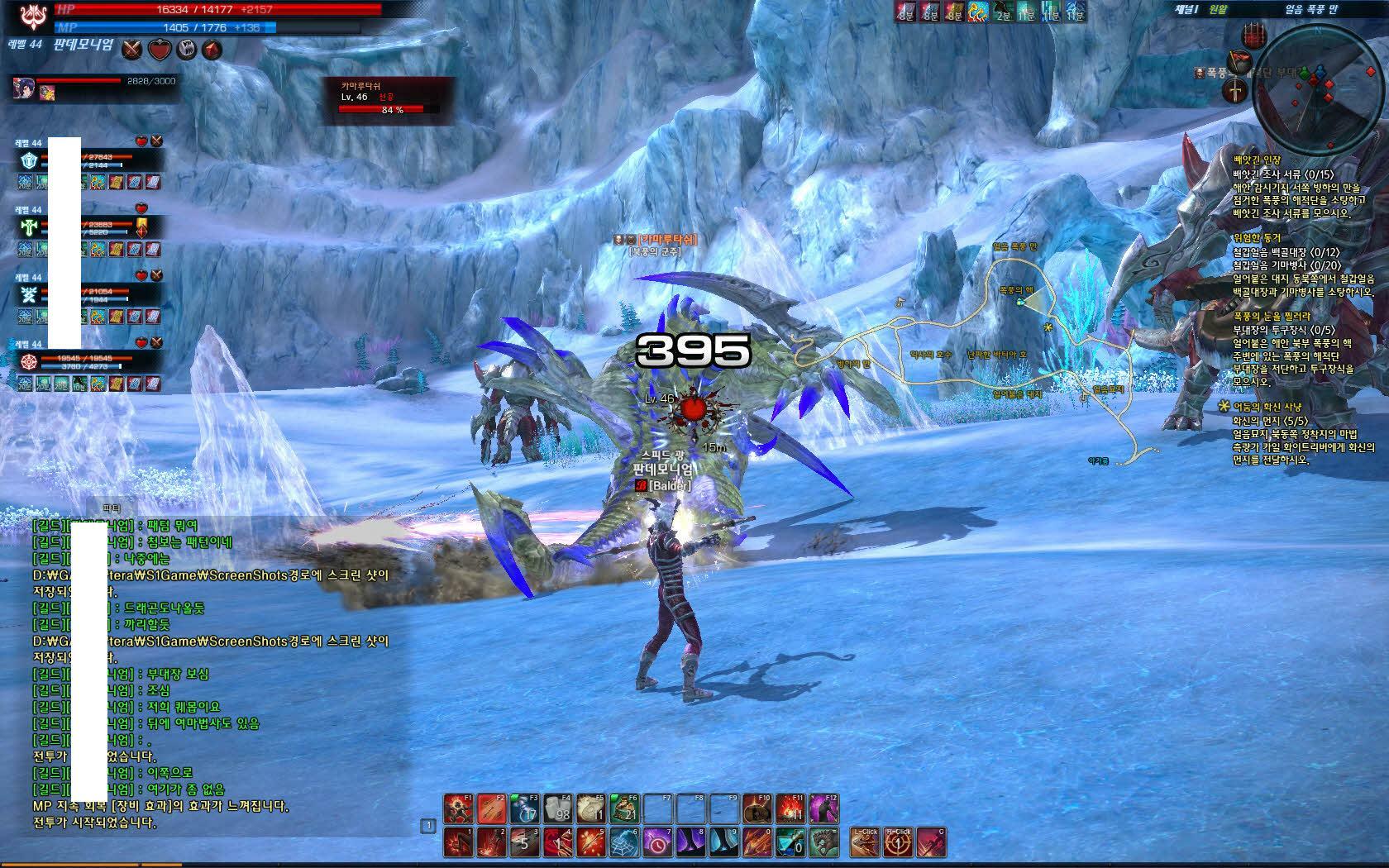Select the 빼앗긴 인장 quest in the tracker
This screenshot has height=868, width=1389.
(1256, 160)
